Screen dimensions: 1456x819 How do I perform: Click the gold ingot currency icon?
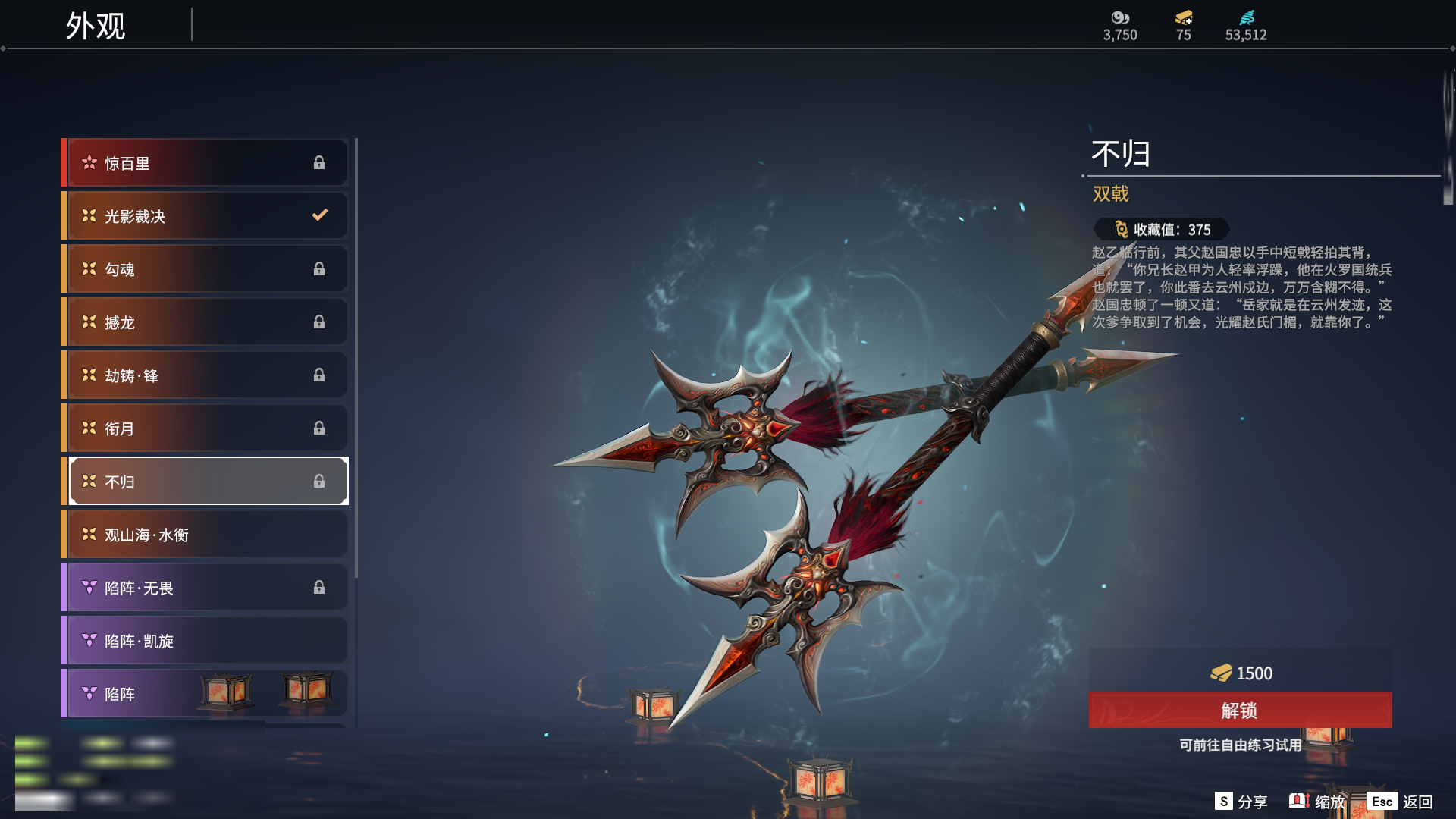tap(1183, 18)
